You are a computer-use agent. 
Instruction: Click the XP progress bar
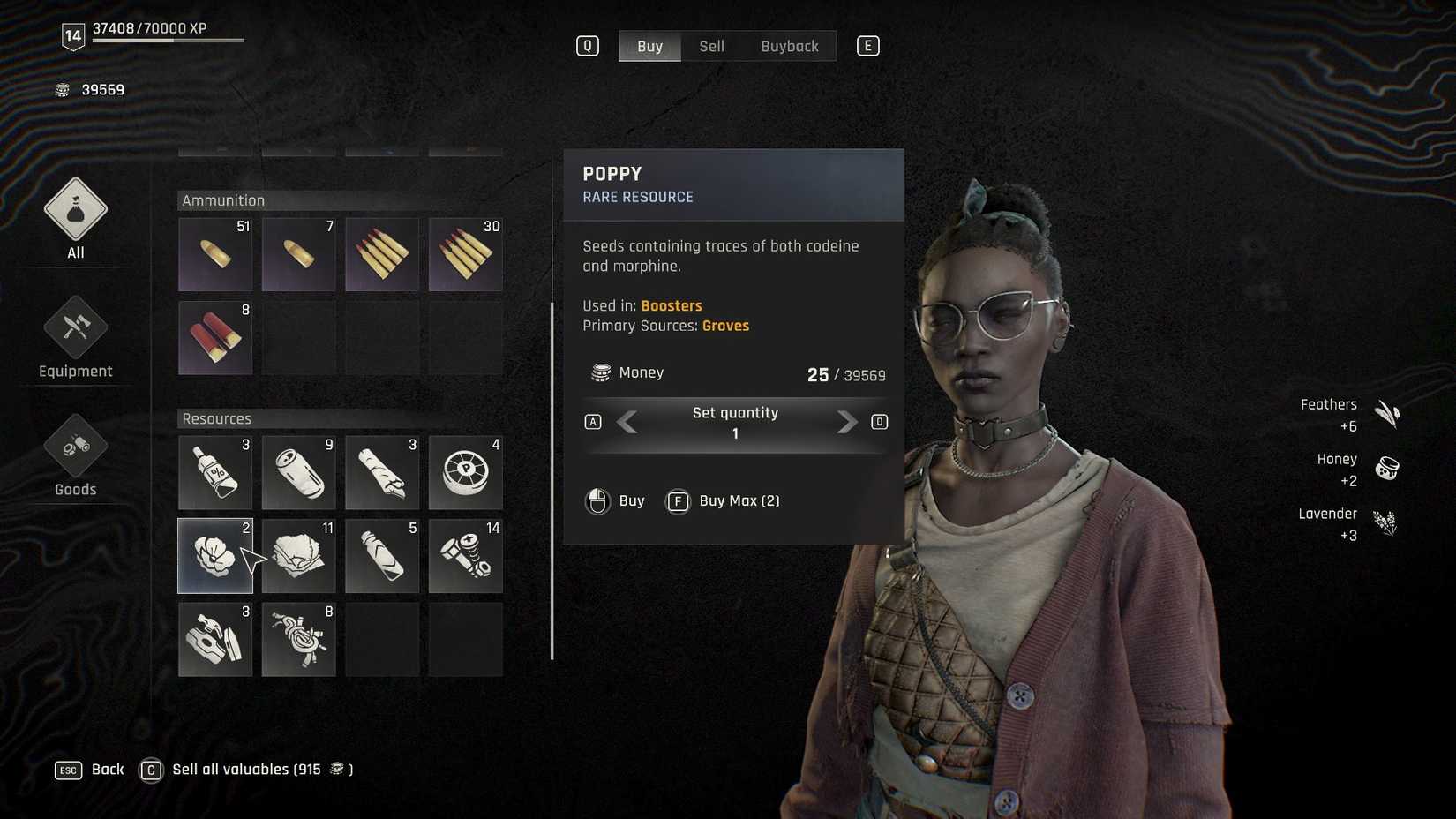[168, 39]
